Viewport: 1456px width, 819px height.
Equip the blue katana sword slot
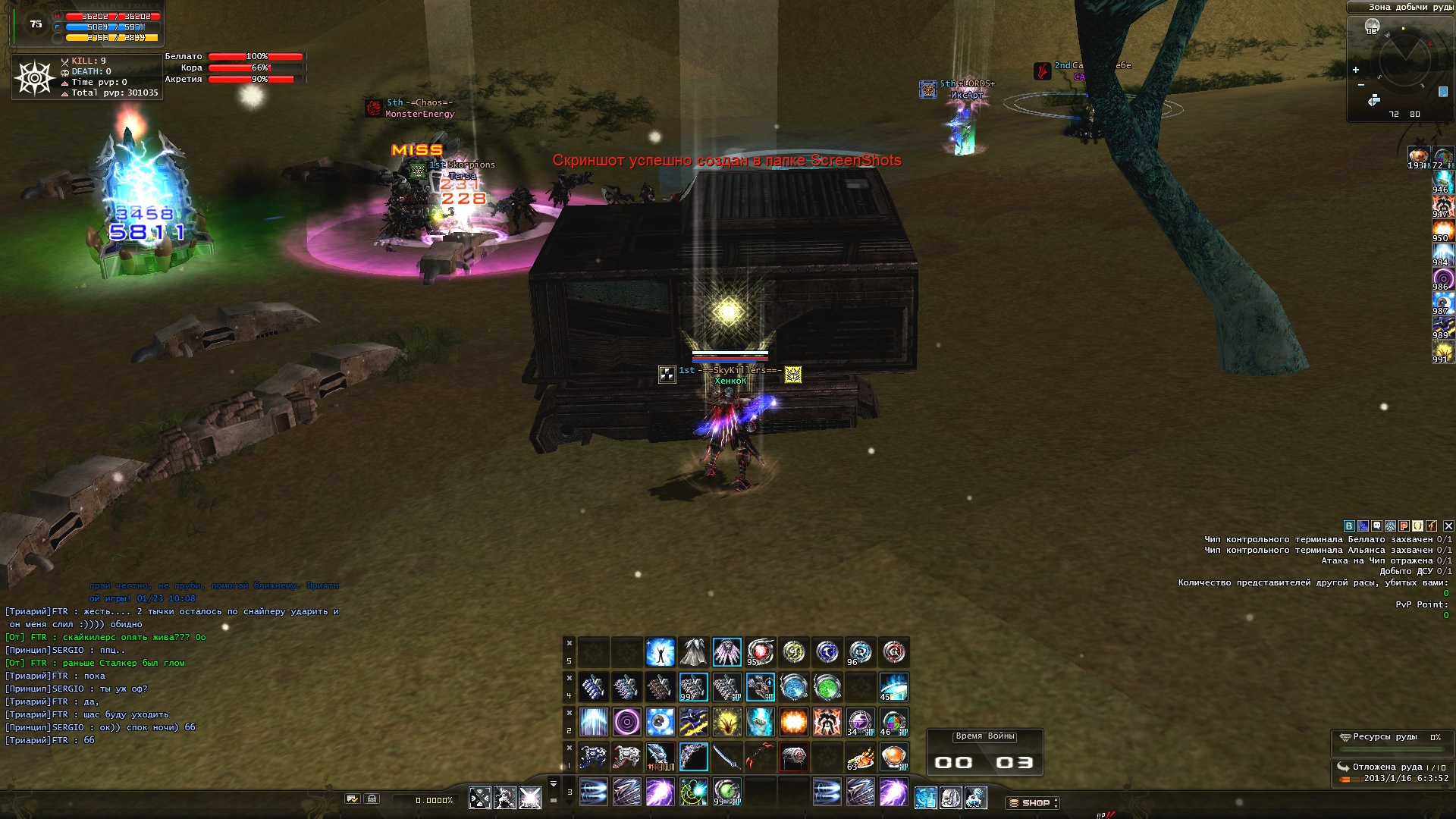[x=726, y=757]
